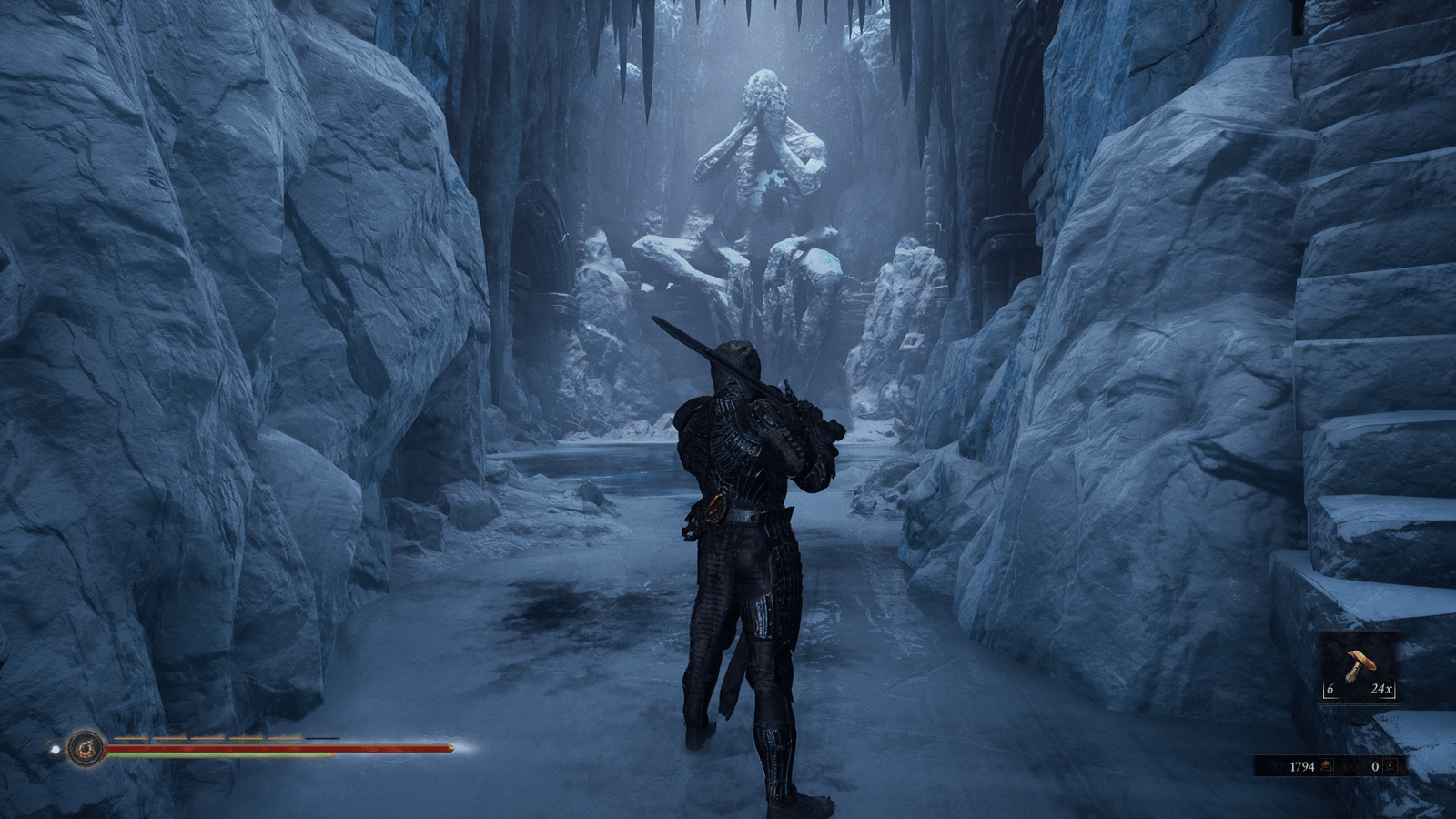Viewport: 1456px width, 819px height.
Task: Select the mushroom quick-item slot
Action: [x=1359, y=666]
